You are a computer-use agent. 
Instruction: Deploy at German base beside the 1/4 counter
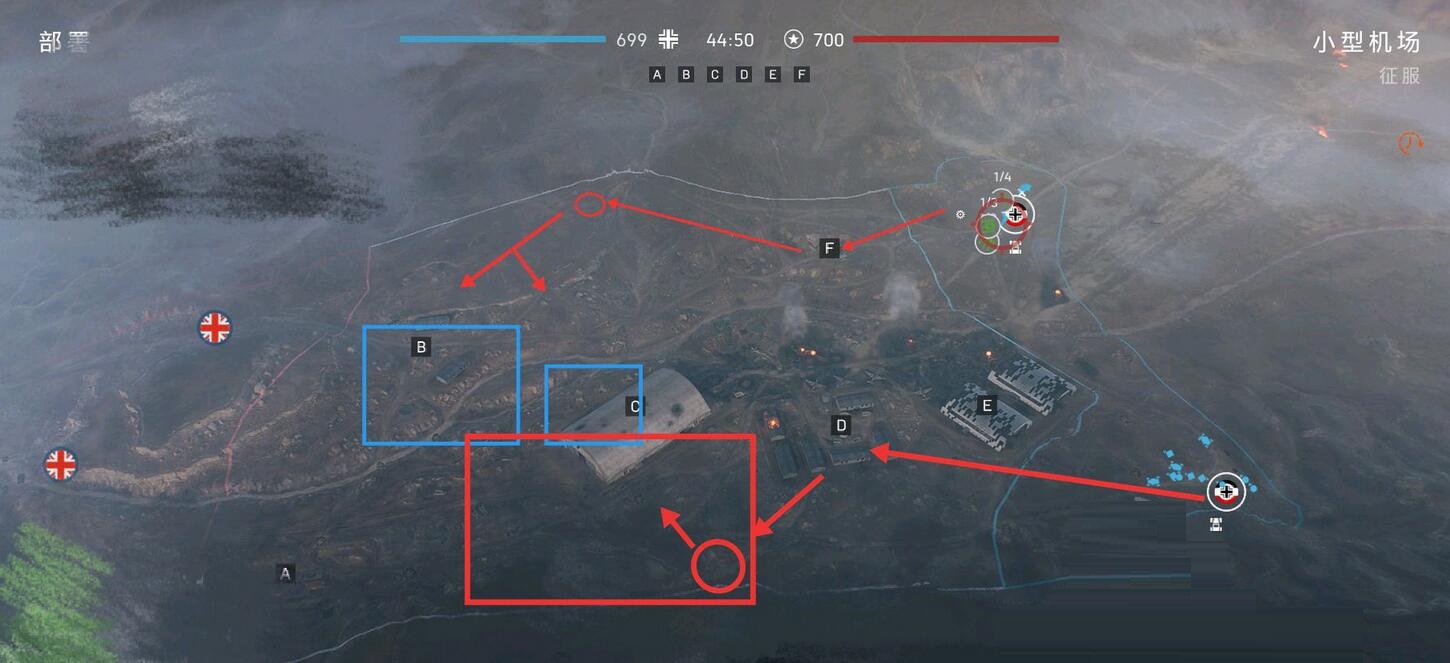point(1017,213)
